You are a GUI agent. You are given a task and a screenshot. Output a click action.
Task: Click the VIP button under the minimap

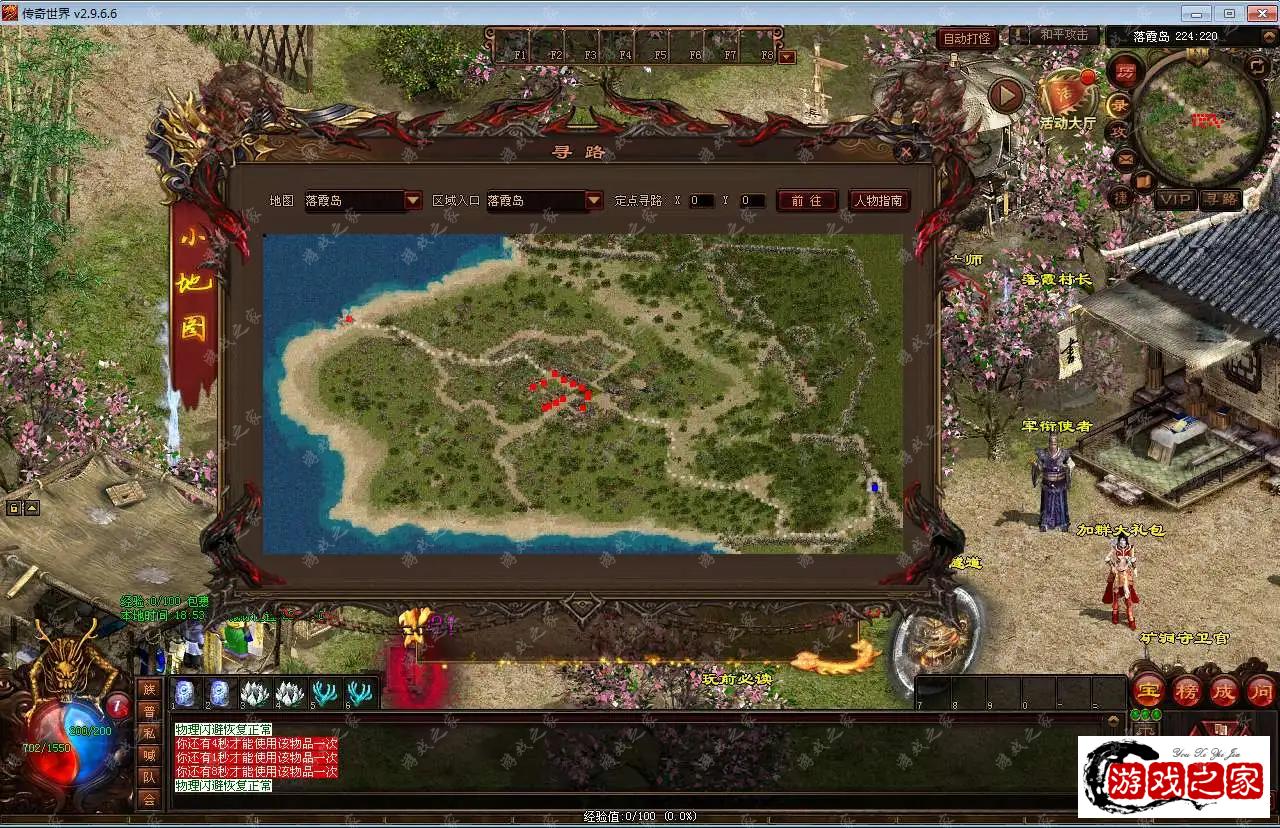pos(1176,199)
